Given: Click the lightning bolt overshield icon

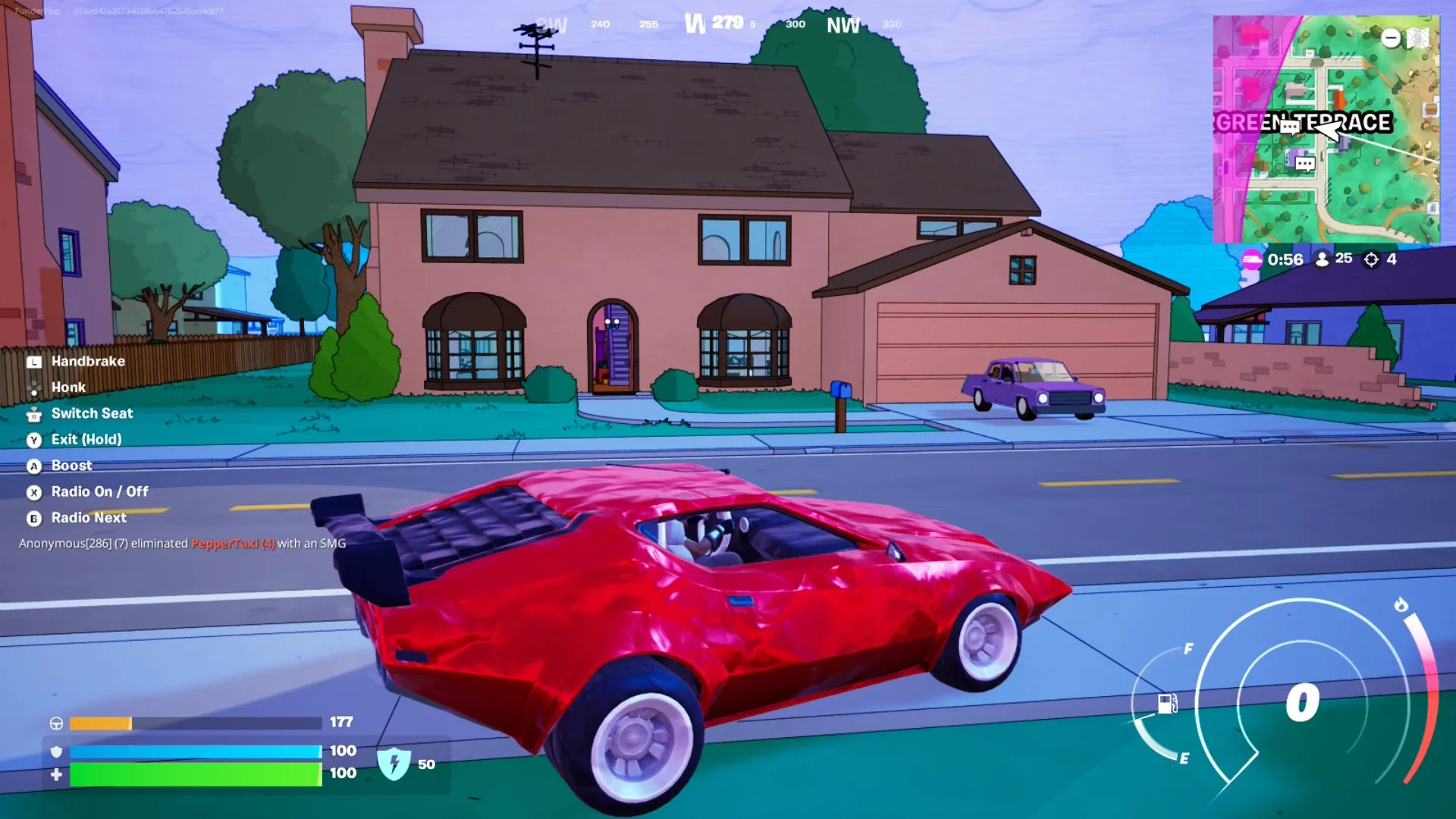Looking at the screenshot, I should click(x=394, y=763).
